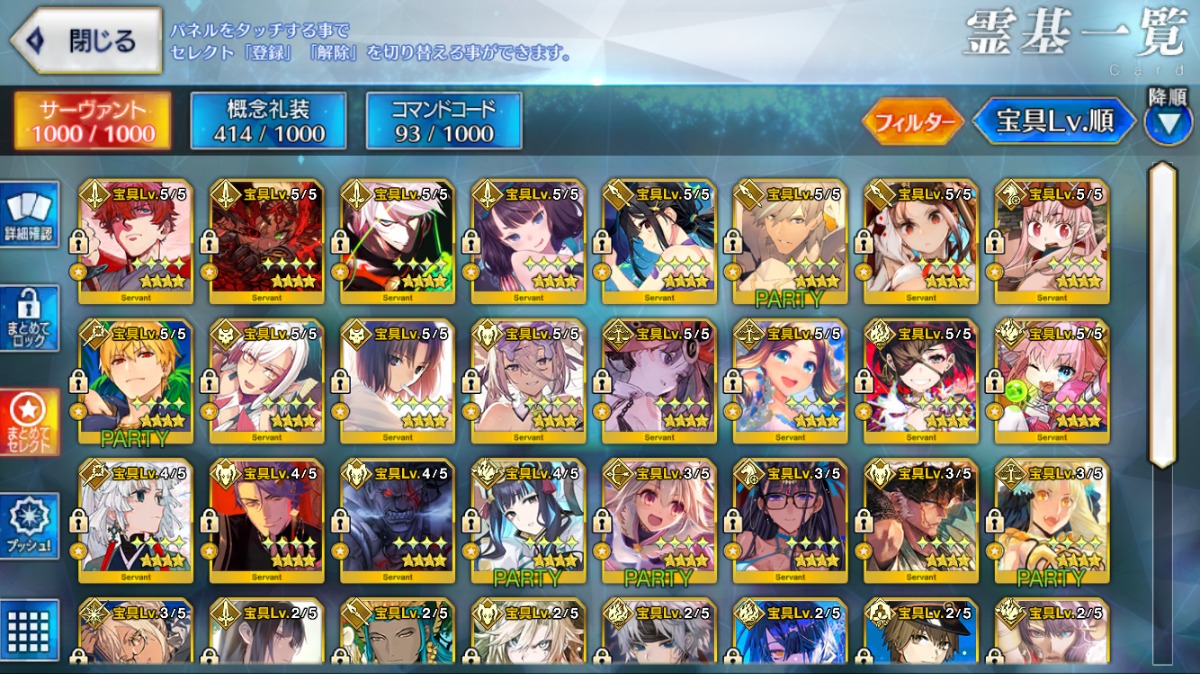Switch to the サーヴァント tab
Screen dimensions: 1200x674
91,121
